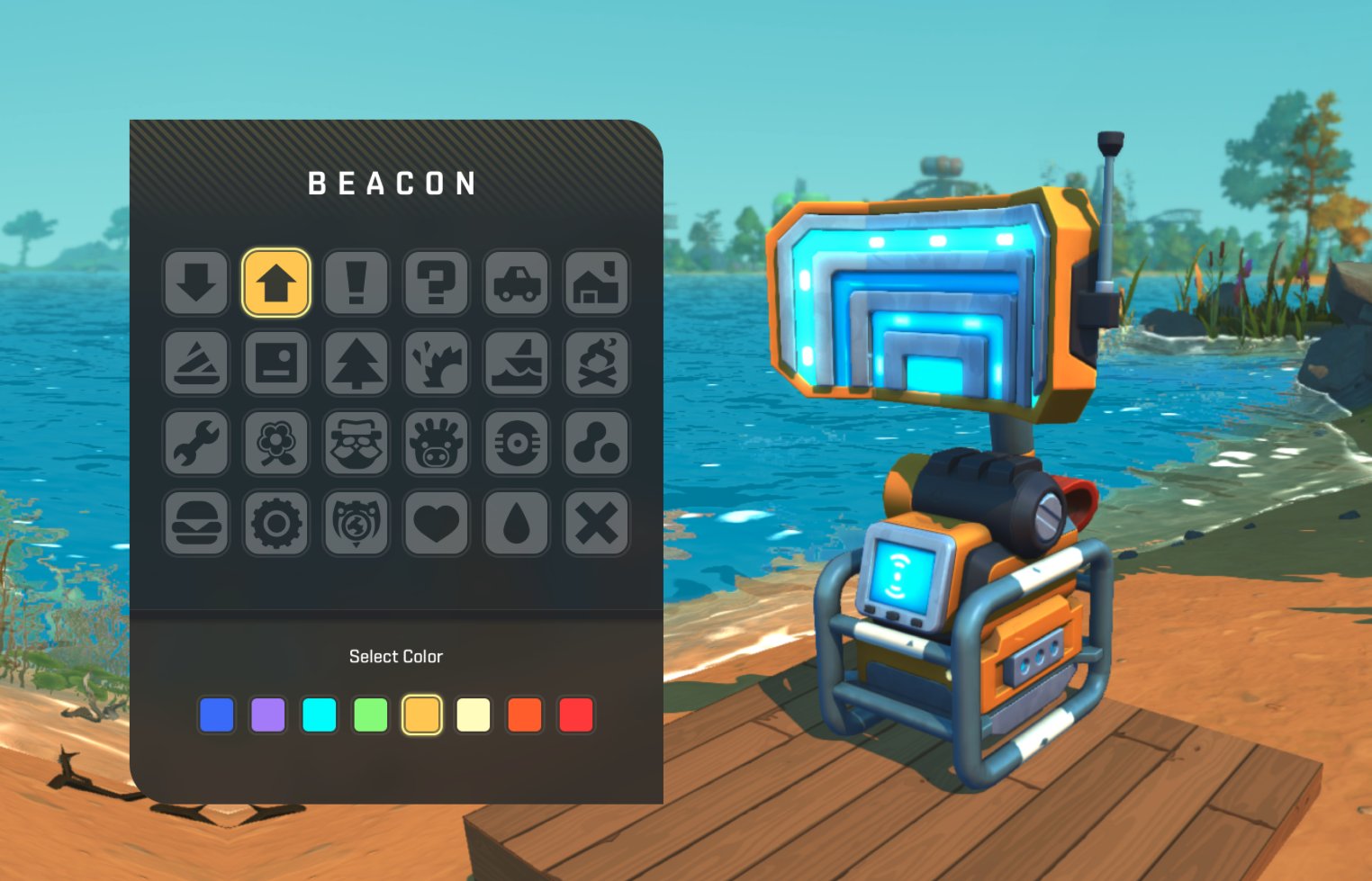Select the pine tree beacon icon
1372x881 pixels.
[x=356, y=363]
